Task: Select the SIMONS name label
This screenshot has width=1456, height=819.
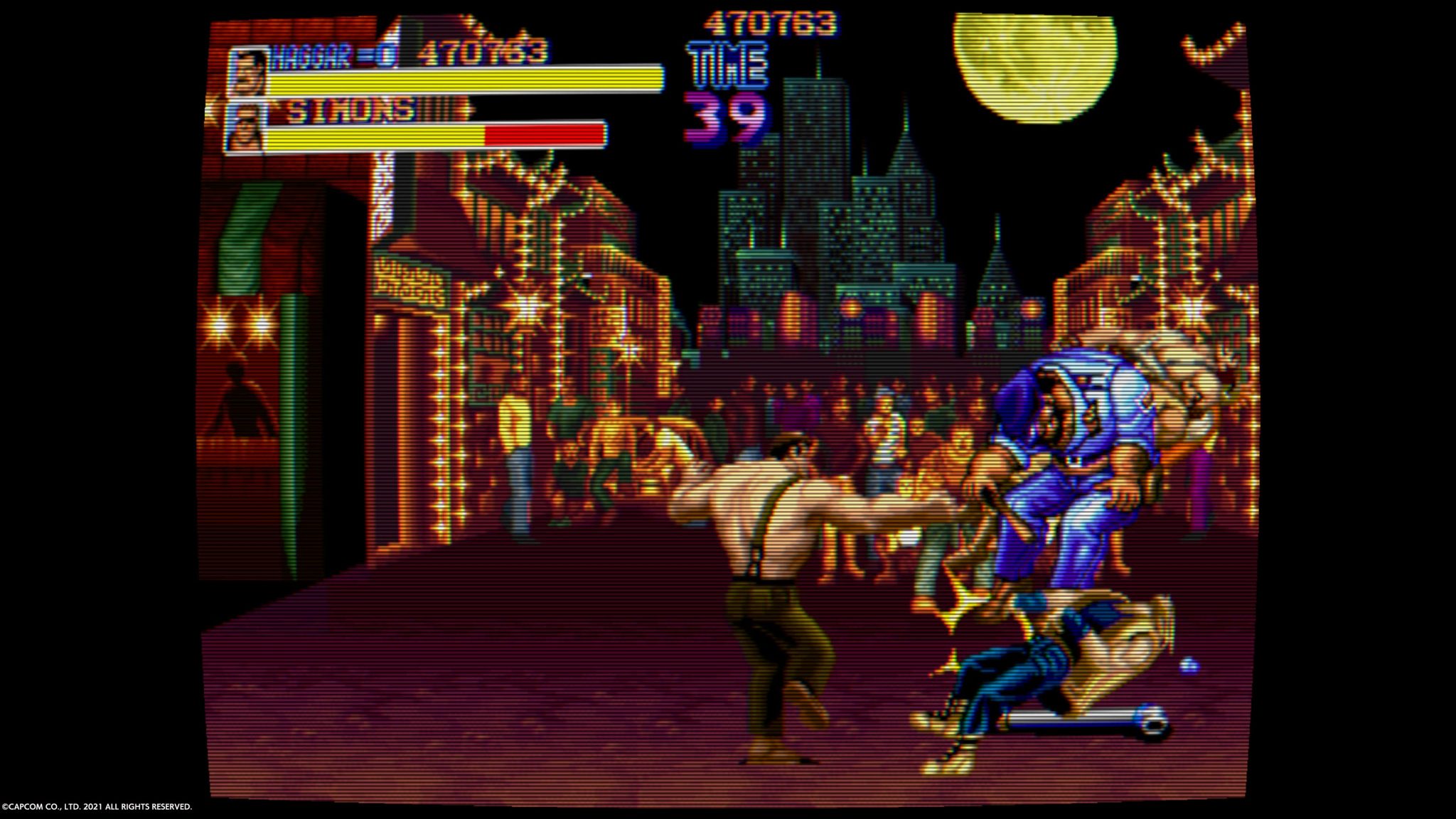Action: [352, 110]
